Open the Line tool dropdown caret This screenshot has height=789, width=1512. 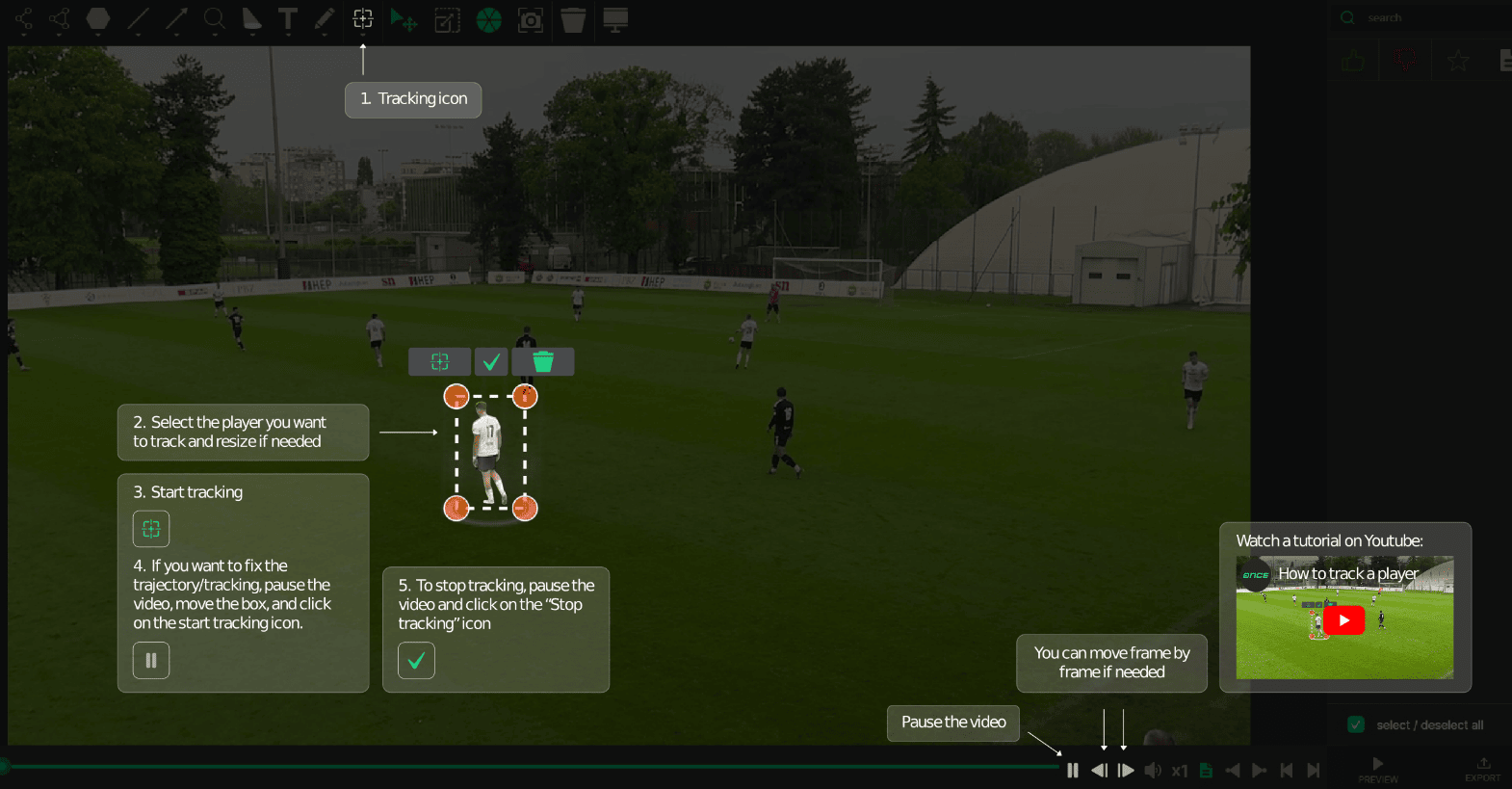tap(138, 34)
